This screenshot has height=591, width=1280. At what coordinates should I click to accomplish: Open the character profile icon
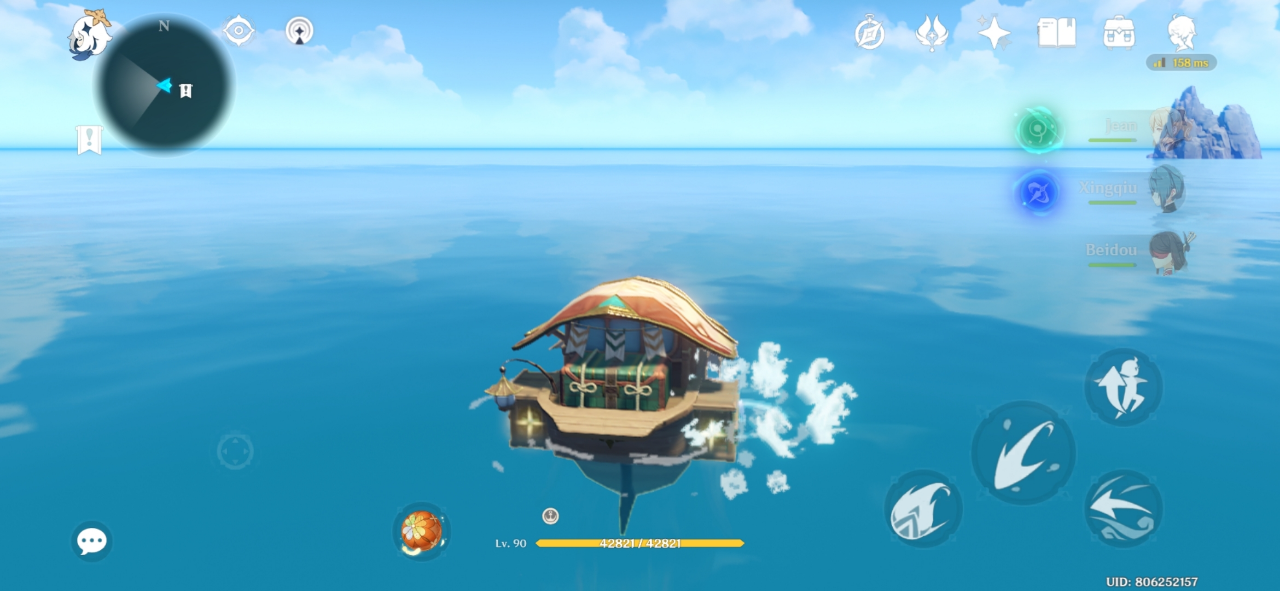point(1181,33)
